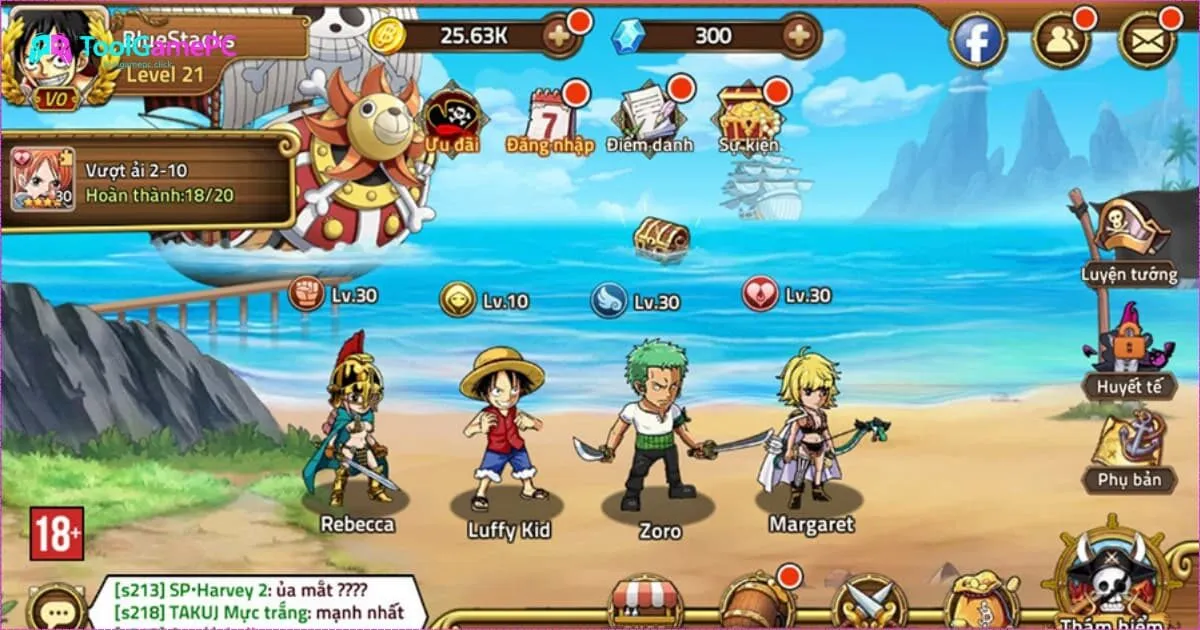Open the Vượt ải 2-10 quest tracker
The width and height of the screenshot is (1200, 630).
[x=150, y=178]
